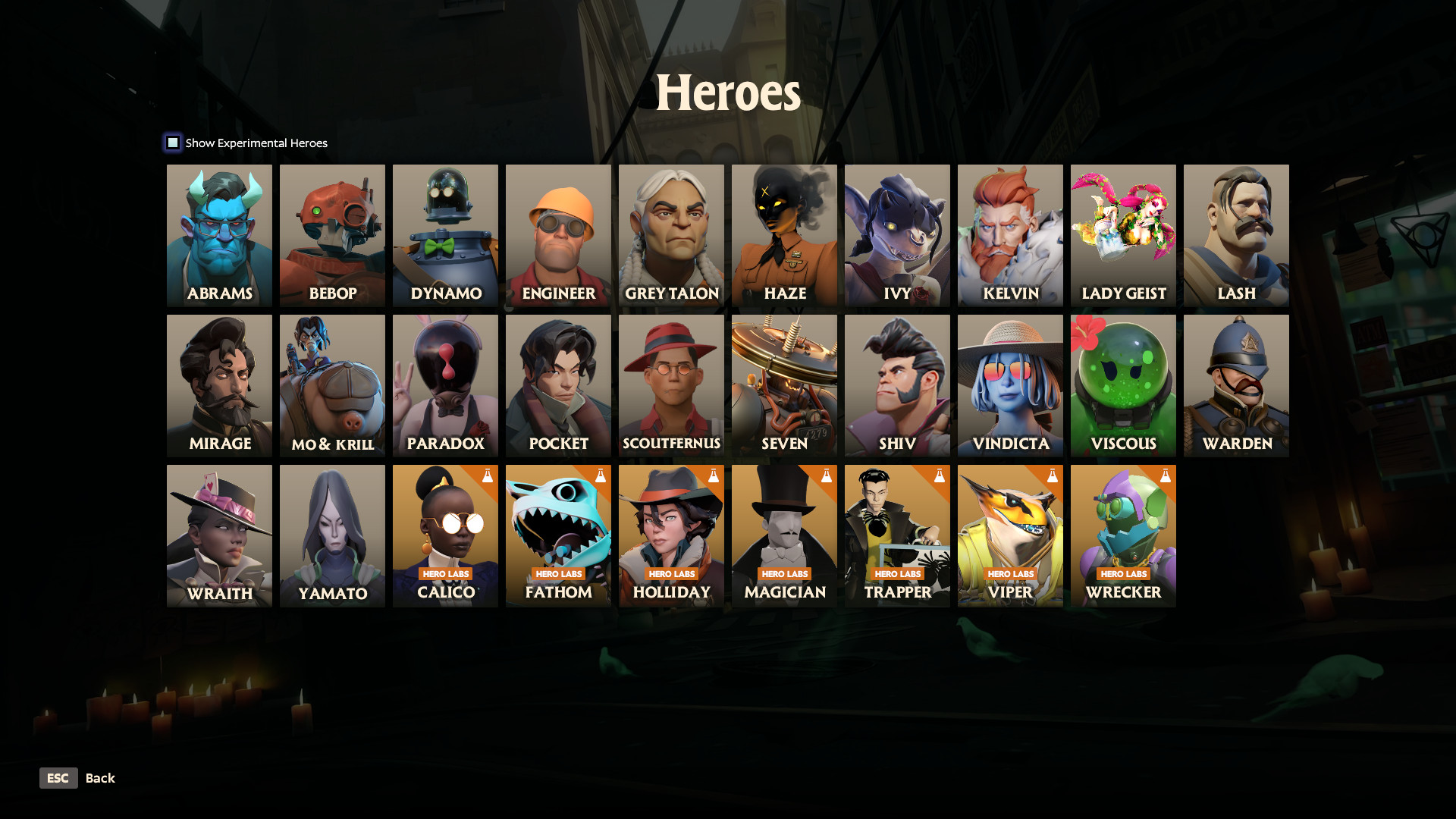Viewport: 1456px width, 819px height.
Task: Click the flask badge on Holliday's portrait
Action: (713, 477)
